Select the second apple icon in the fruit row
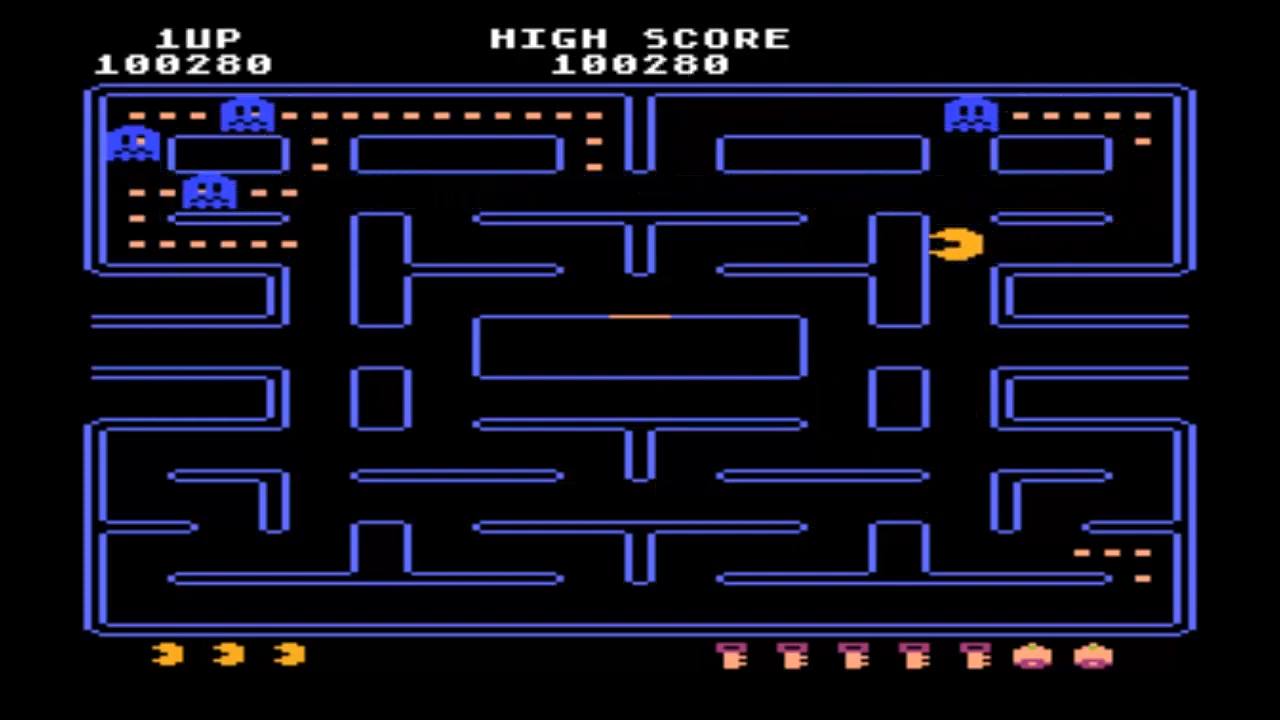The image size is (1280, 720). [x=1092, y=657]
